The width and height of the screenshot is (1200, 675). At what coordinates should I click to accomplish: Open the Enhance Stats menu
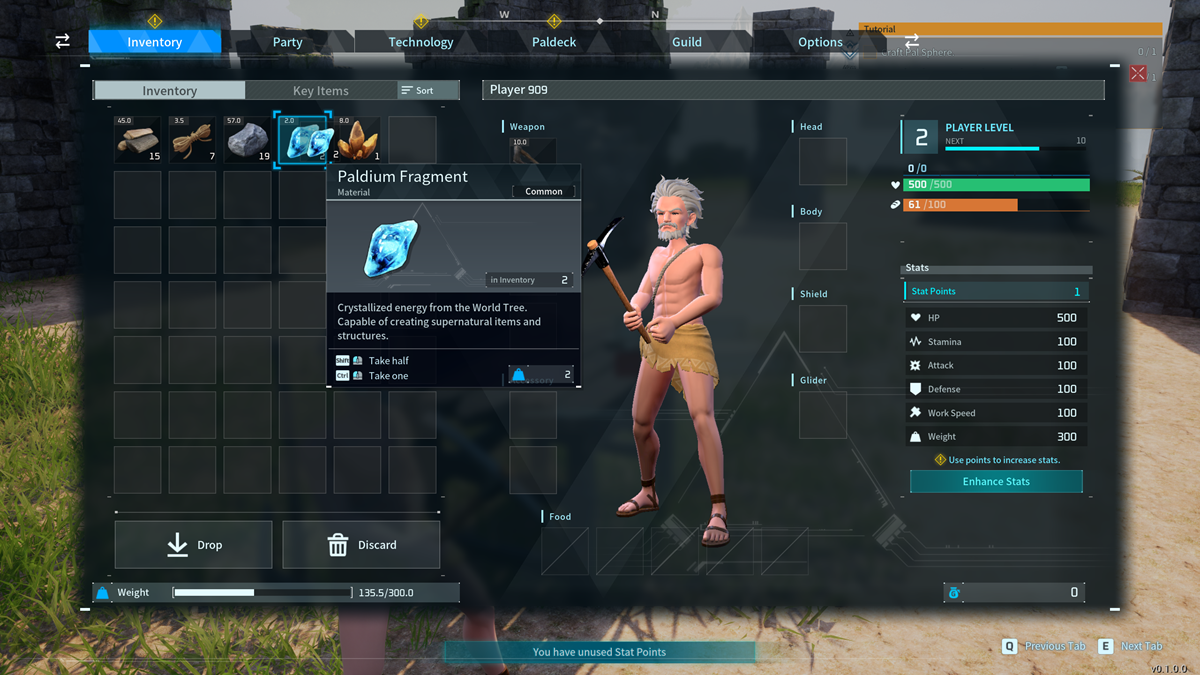996,481
